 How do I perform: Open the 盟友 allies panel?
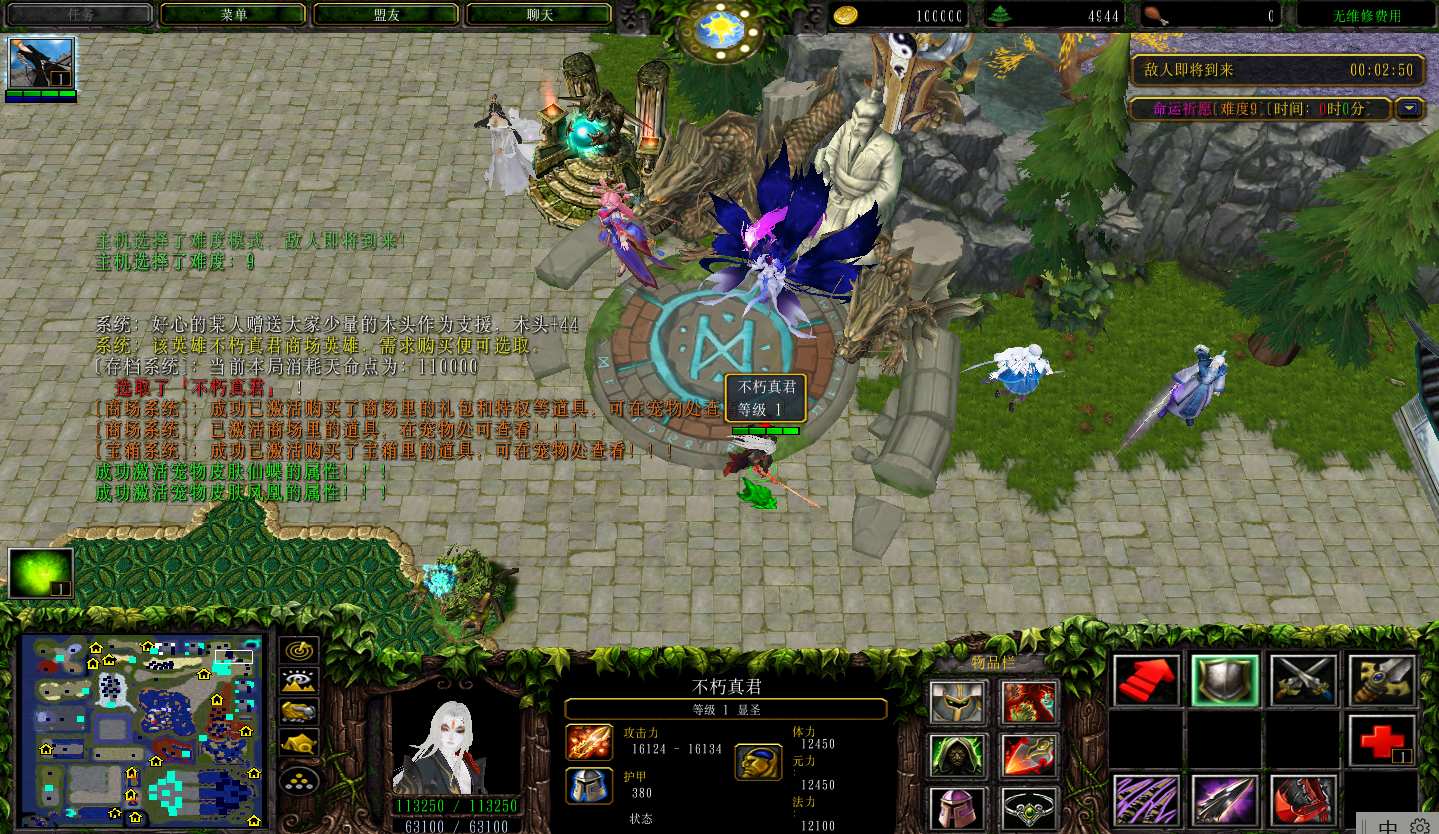(x=386, y=15)
